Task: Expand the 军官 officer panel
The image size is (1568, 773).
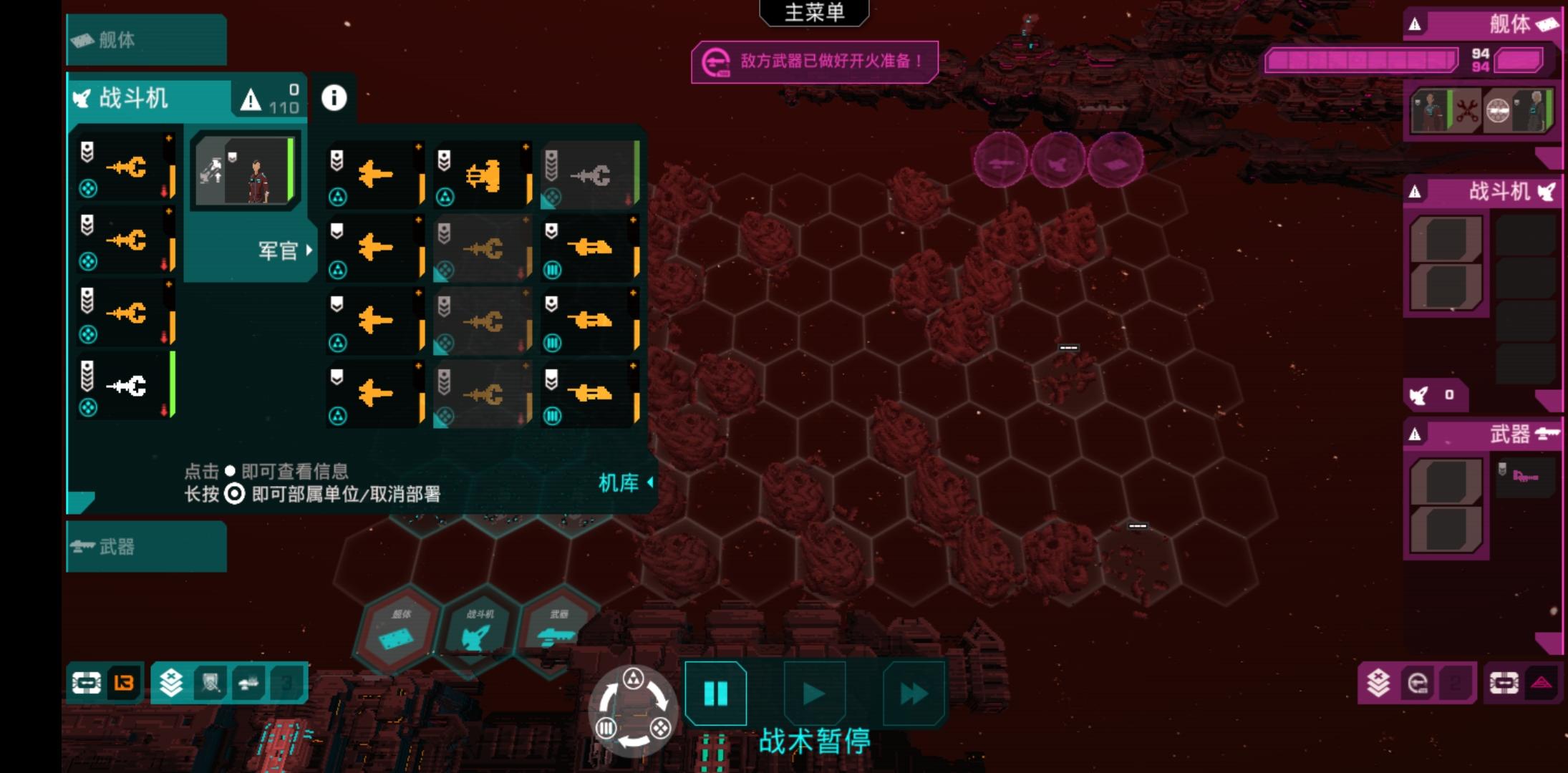Action: [x=285, y=251]
